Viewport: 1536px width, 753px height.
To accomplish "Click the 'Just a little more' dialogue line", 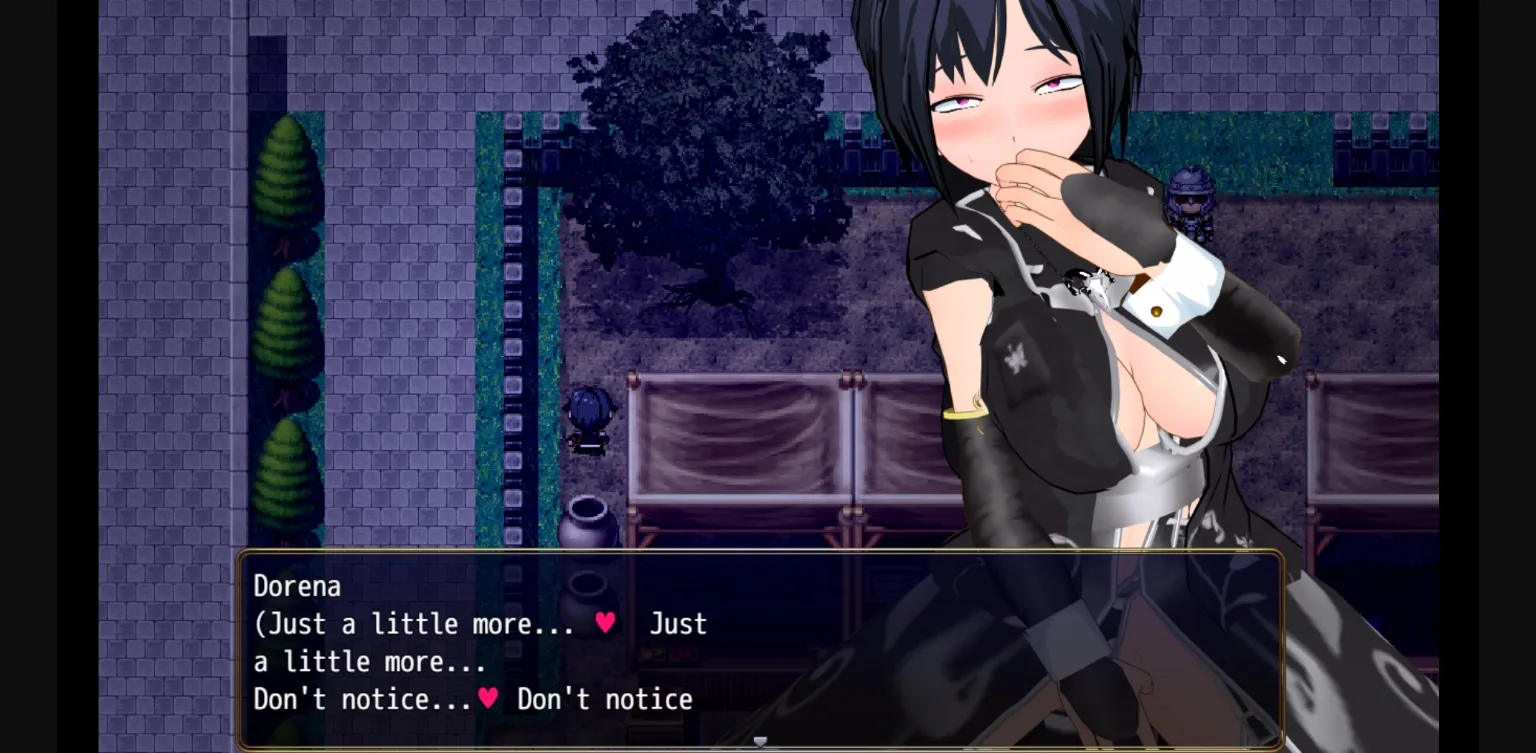I will tap(430, 622).
